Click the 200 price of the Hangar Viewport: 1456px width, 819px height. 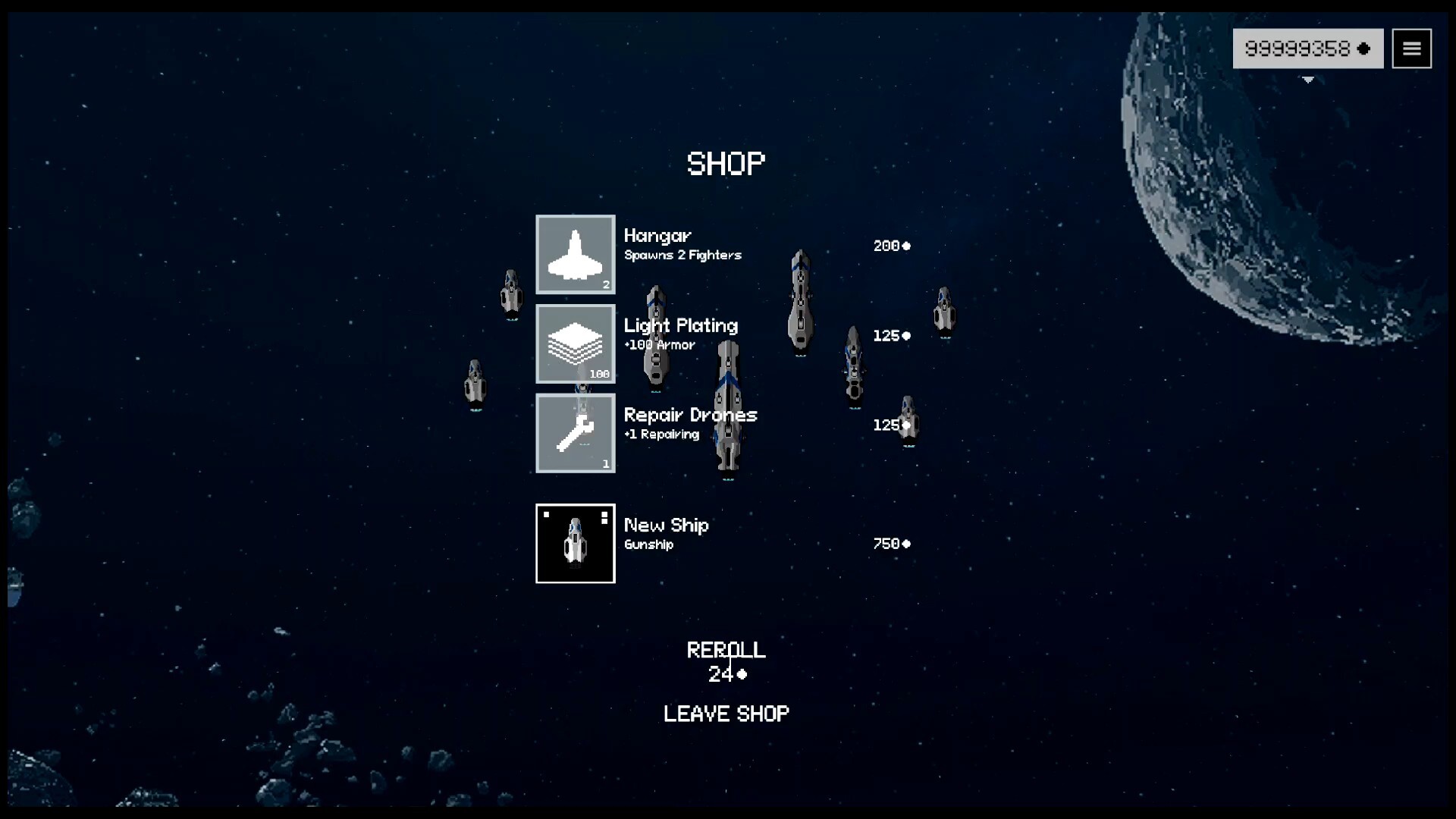[888, 245]
